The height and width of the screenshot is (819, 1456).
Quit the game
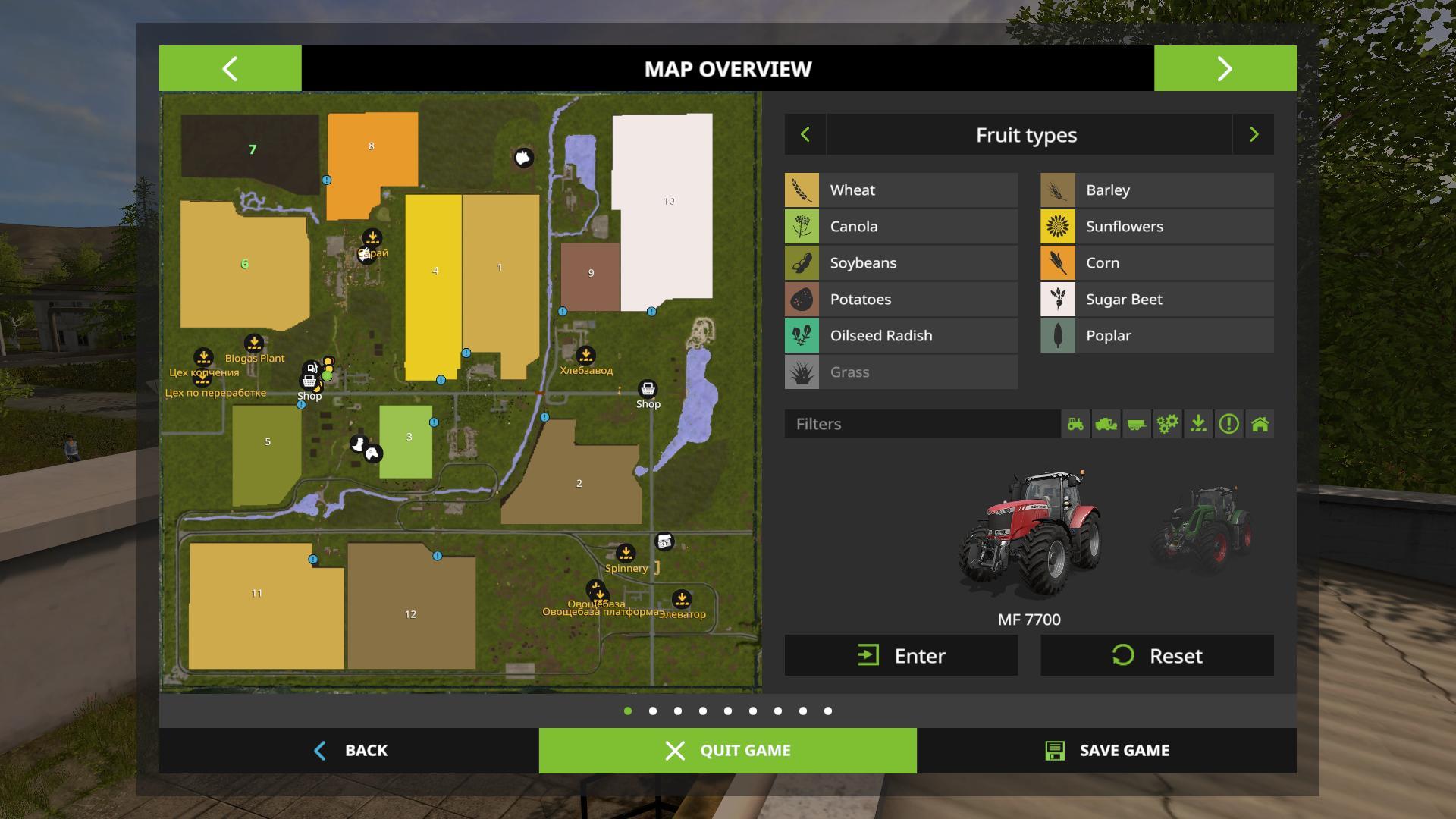click(727, 750)
